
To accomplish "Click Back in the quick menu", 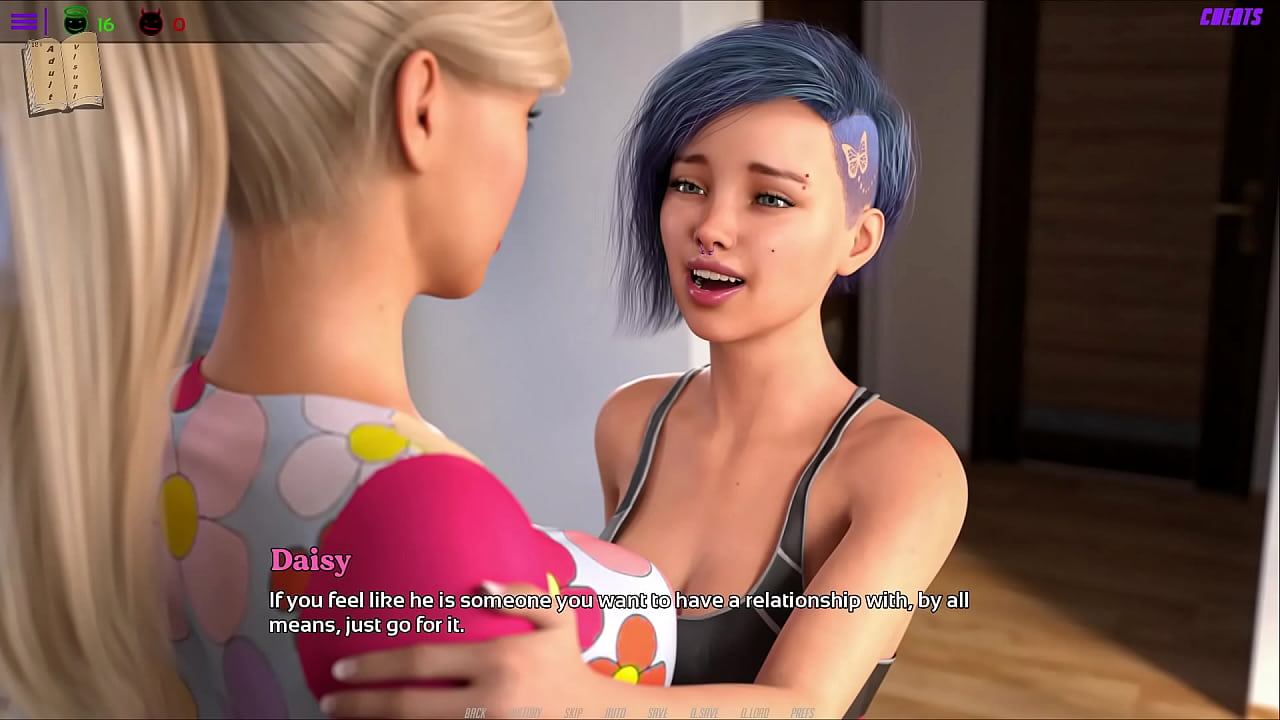I will [x=476, y=713].
